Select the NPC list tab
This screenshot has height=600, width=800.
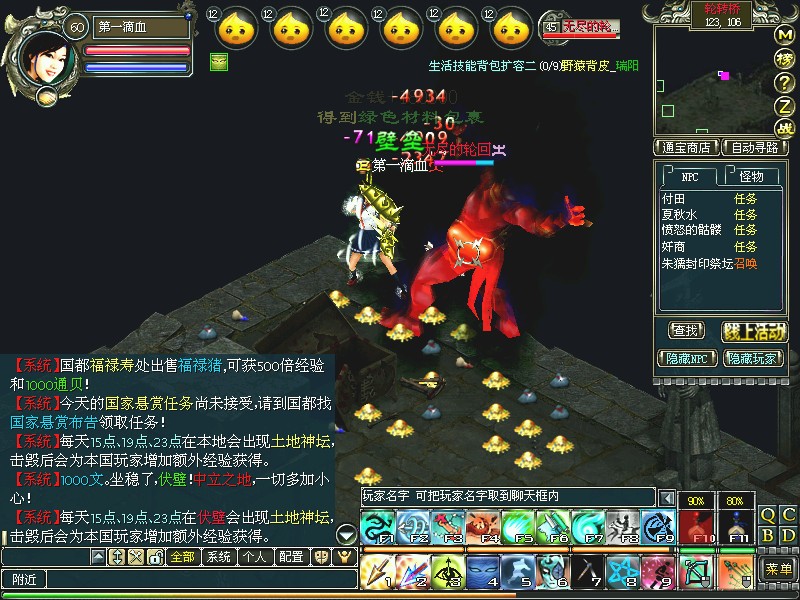[690, 176]
